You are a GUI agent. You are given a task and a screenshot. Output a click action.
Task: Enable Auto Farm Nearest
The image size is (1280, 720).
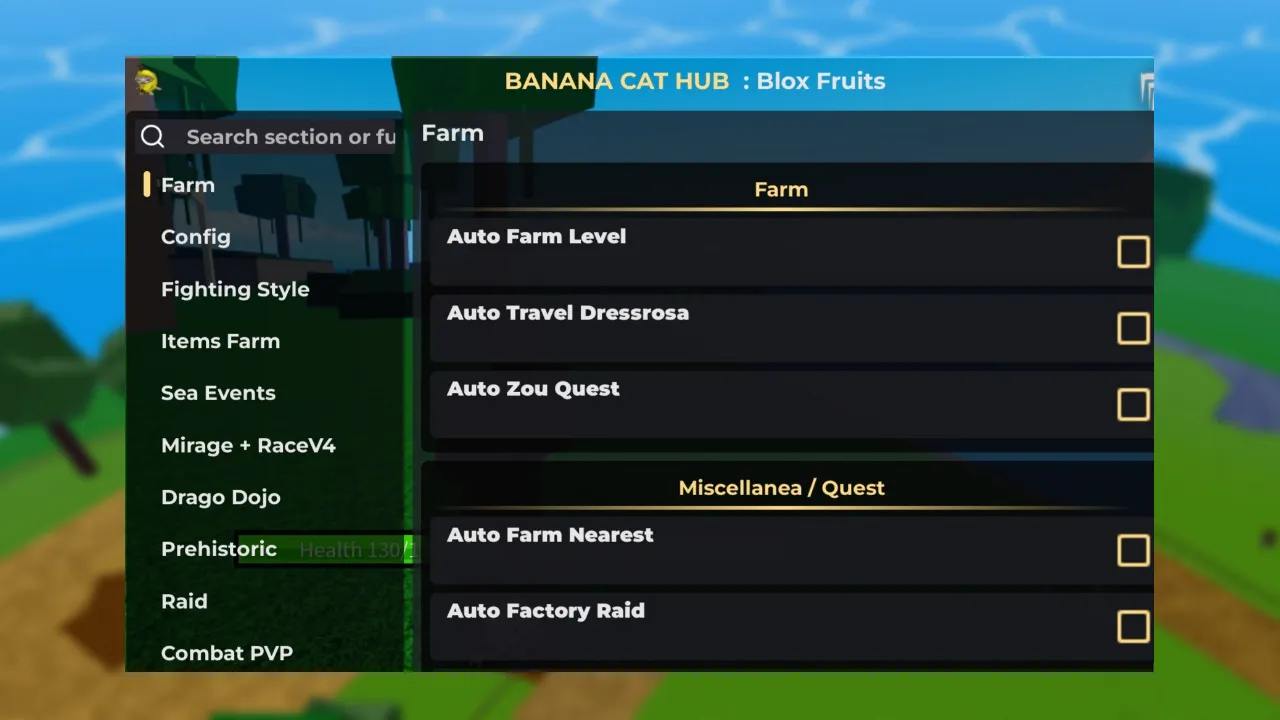tap(1133, 550)
